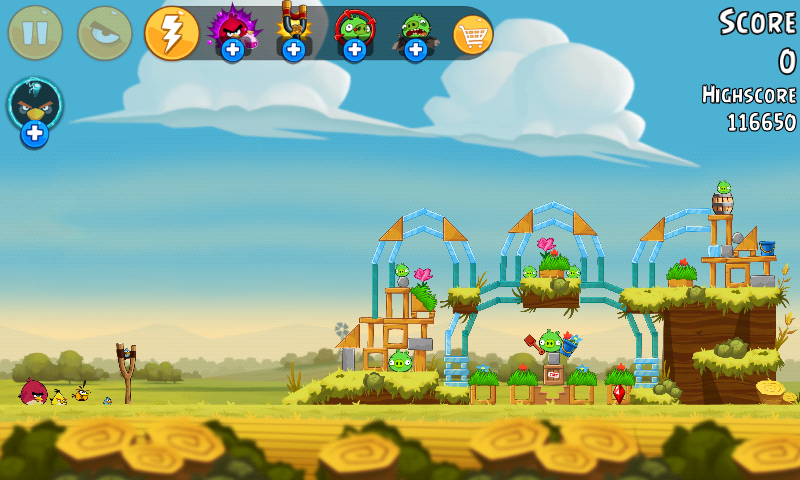Activate the Power Potion red bird power-up
Viewport: 800px width, 480px height.
232,31
